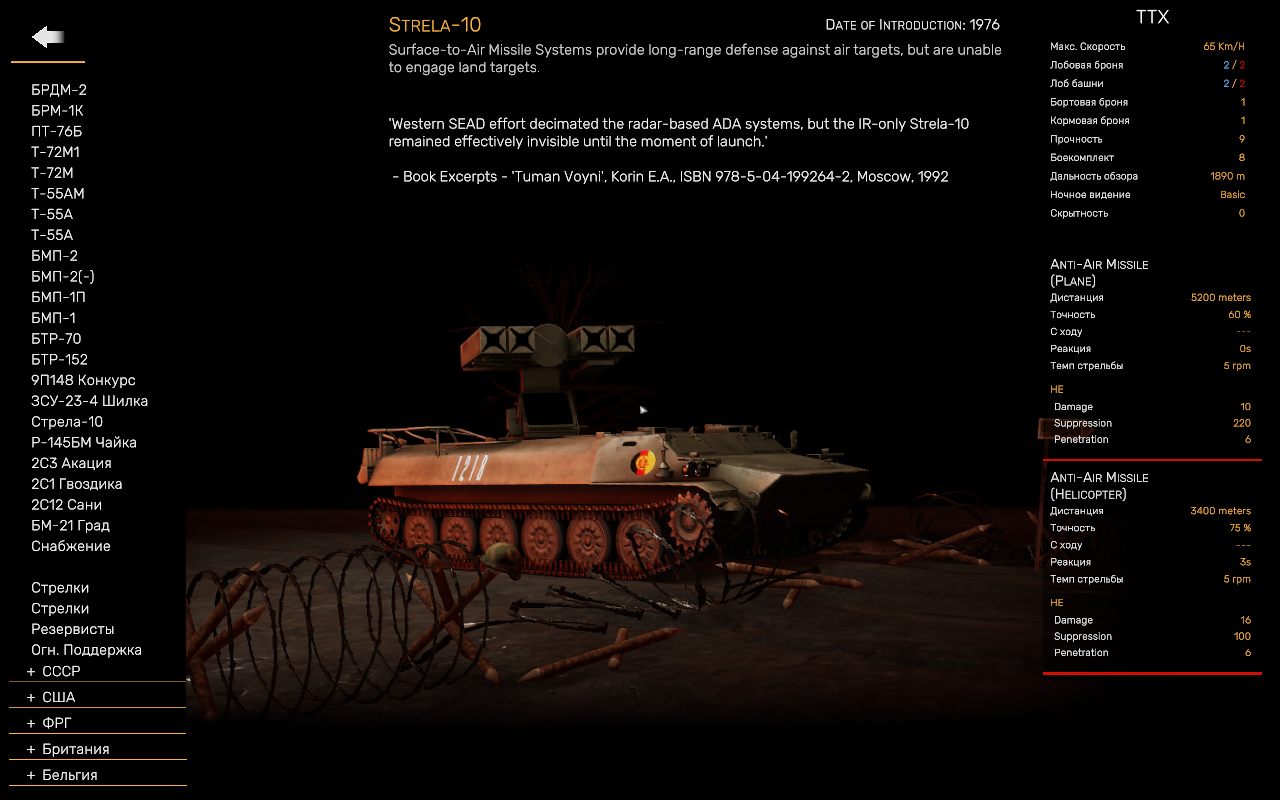Select Р-145БМ Чайка in the list

(x=84, y=442)
